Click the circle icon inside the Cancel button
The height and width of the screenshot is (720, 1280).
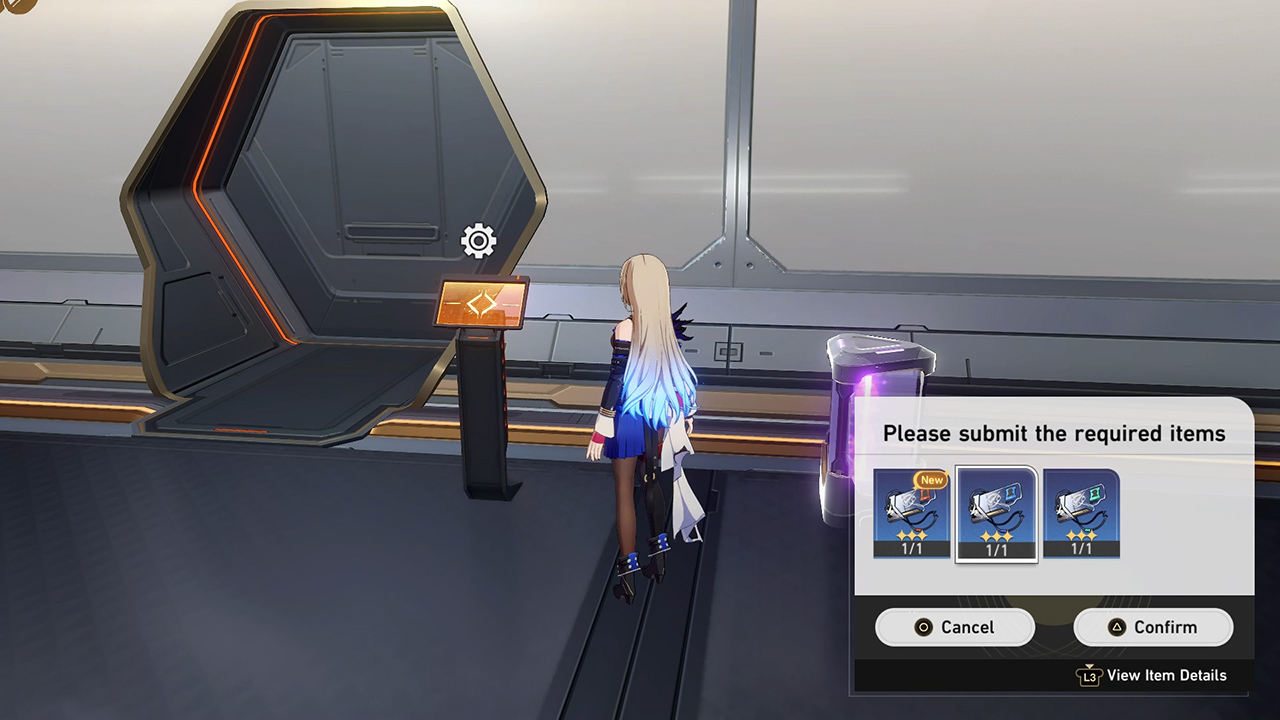click(x=921, y=627)
